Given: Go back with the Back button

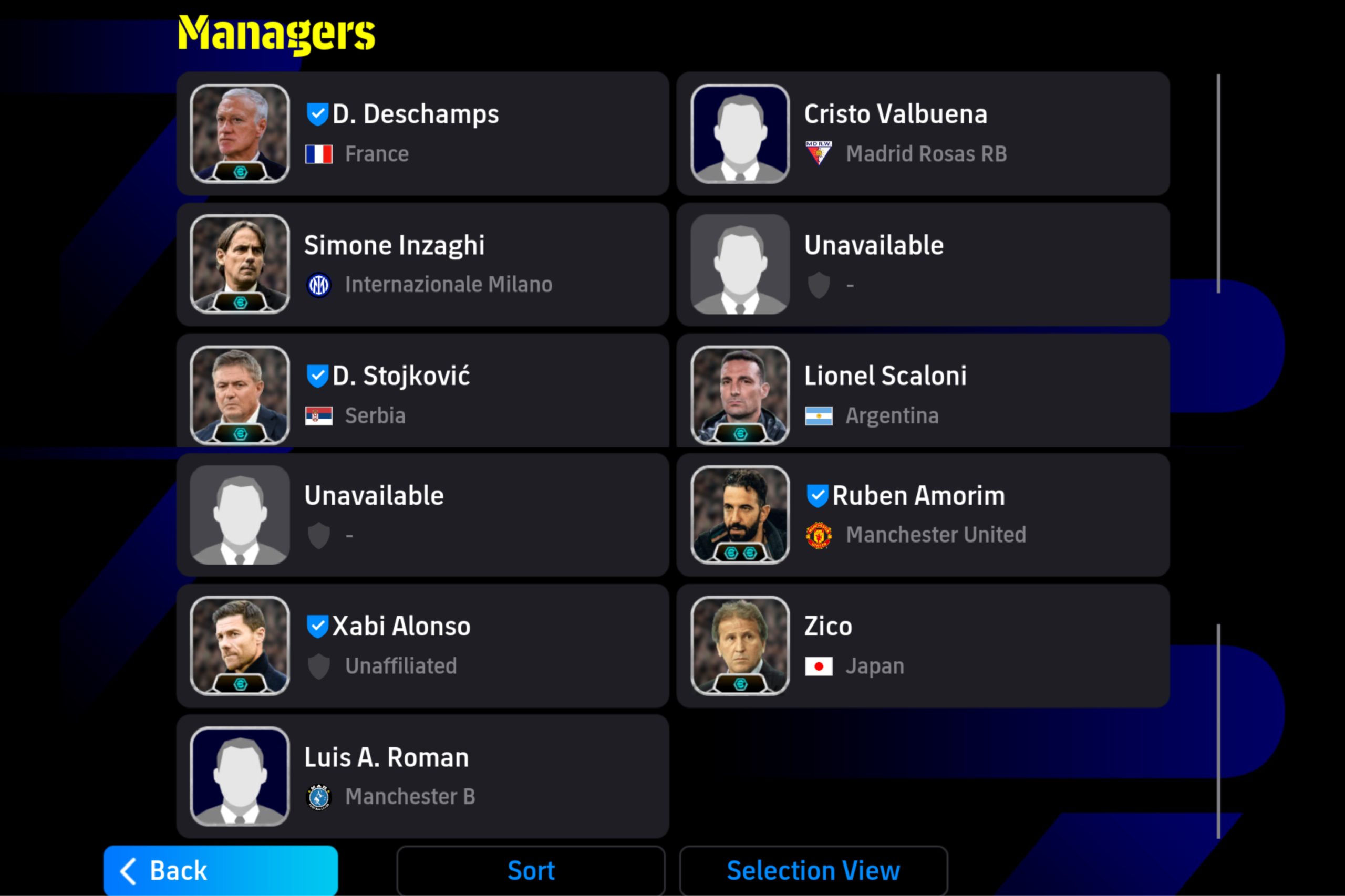Looking at the screenshot, I should (x=220, y=870).
